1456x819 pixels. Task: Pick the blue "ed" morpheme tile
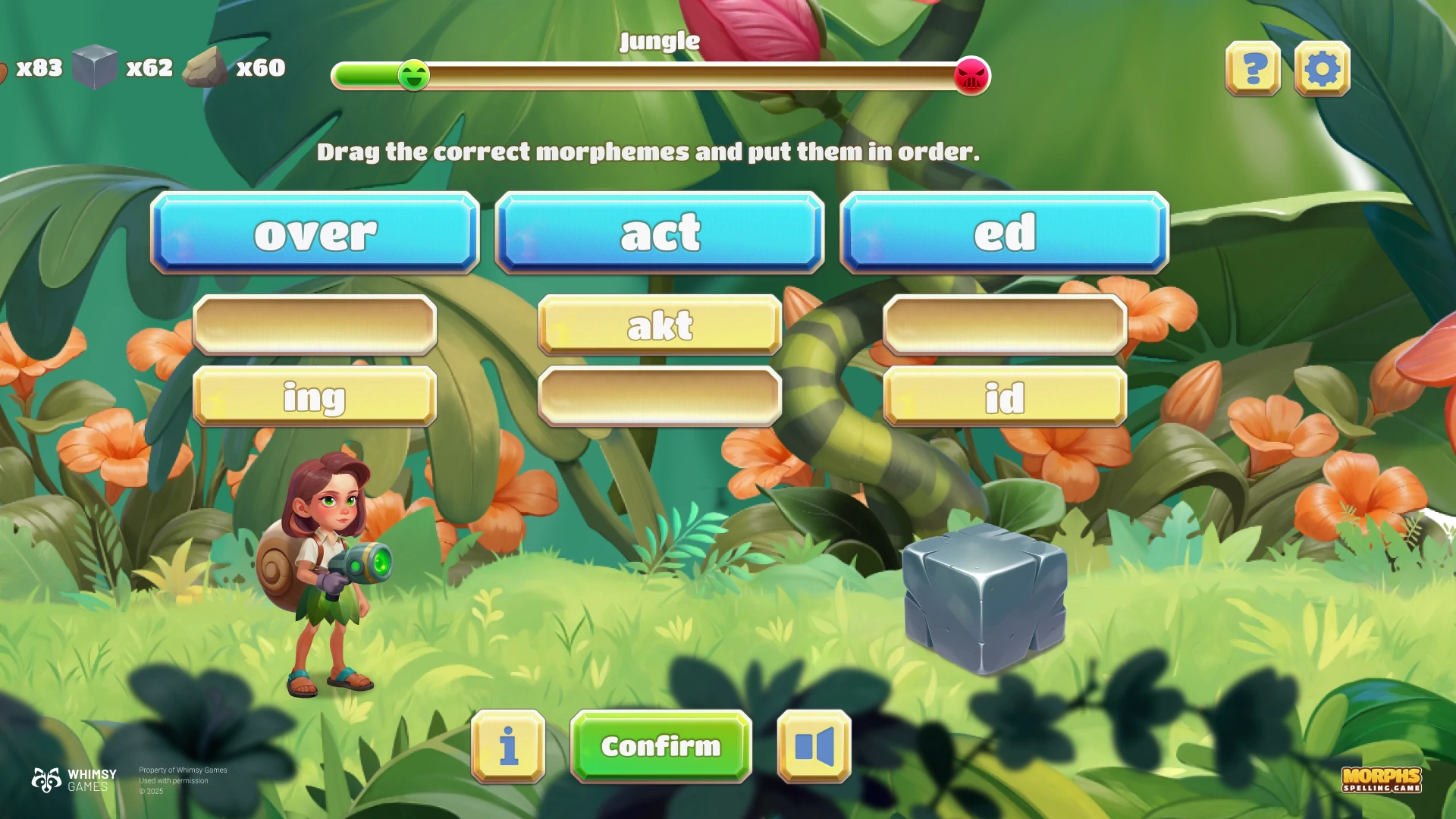[x=1004, y=233]
